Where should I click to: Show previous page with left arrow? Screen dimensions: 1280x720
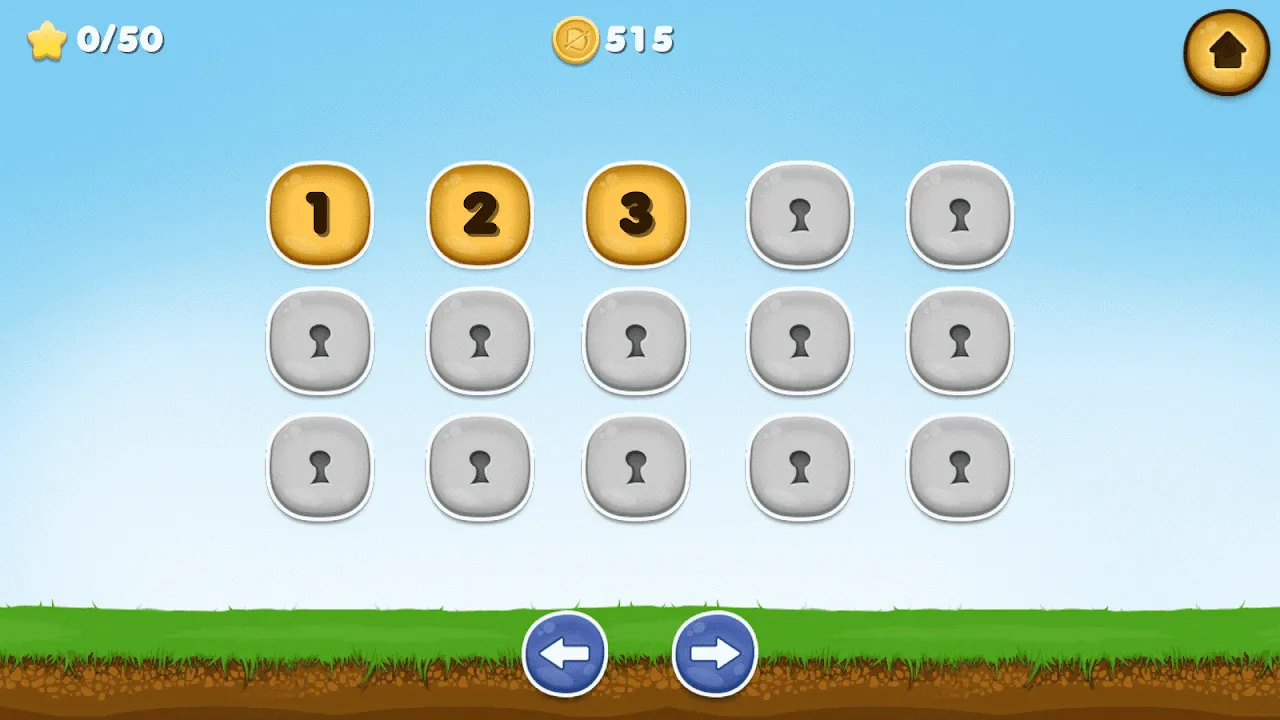tap(565, 654)
